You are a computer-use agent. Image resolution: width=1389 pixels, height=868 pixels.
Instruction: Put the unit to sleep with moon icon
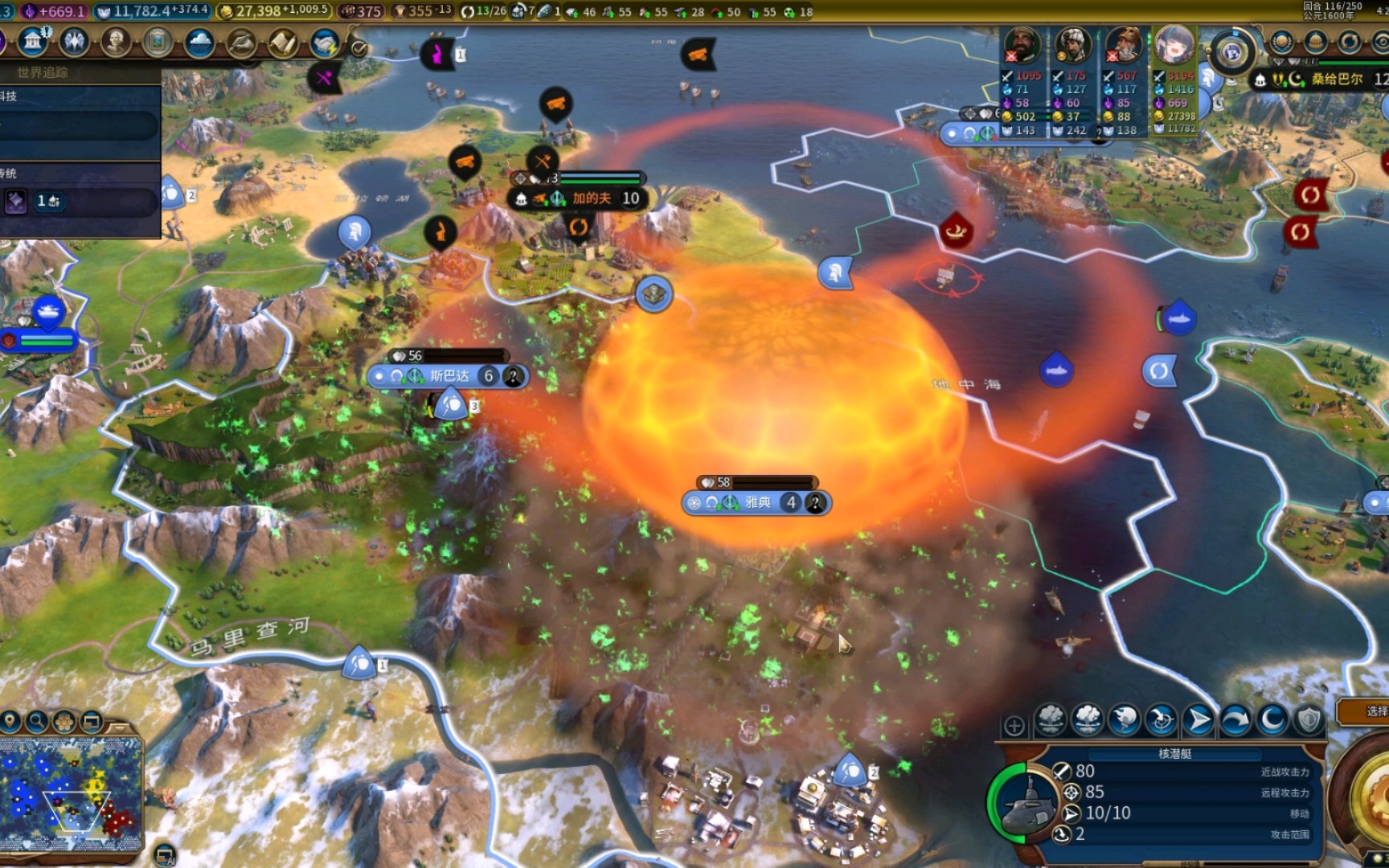pos(1272,719)
